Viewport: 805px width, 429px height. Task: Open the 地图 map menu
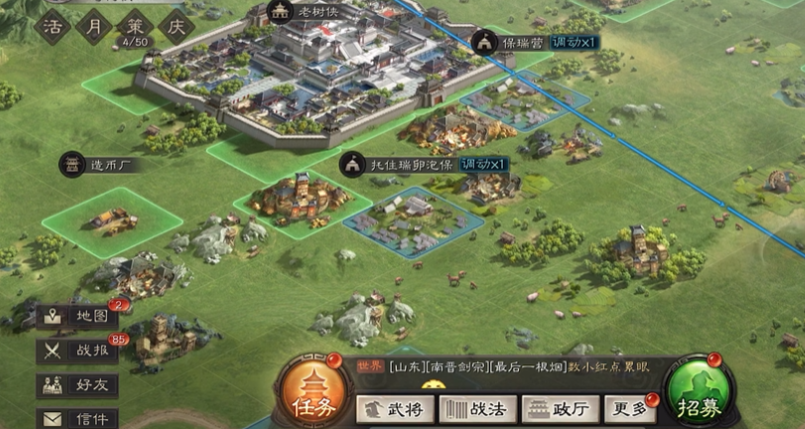pos(78,317)
